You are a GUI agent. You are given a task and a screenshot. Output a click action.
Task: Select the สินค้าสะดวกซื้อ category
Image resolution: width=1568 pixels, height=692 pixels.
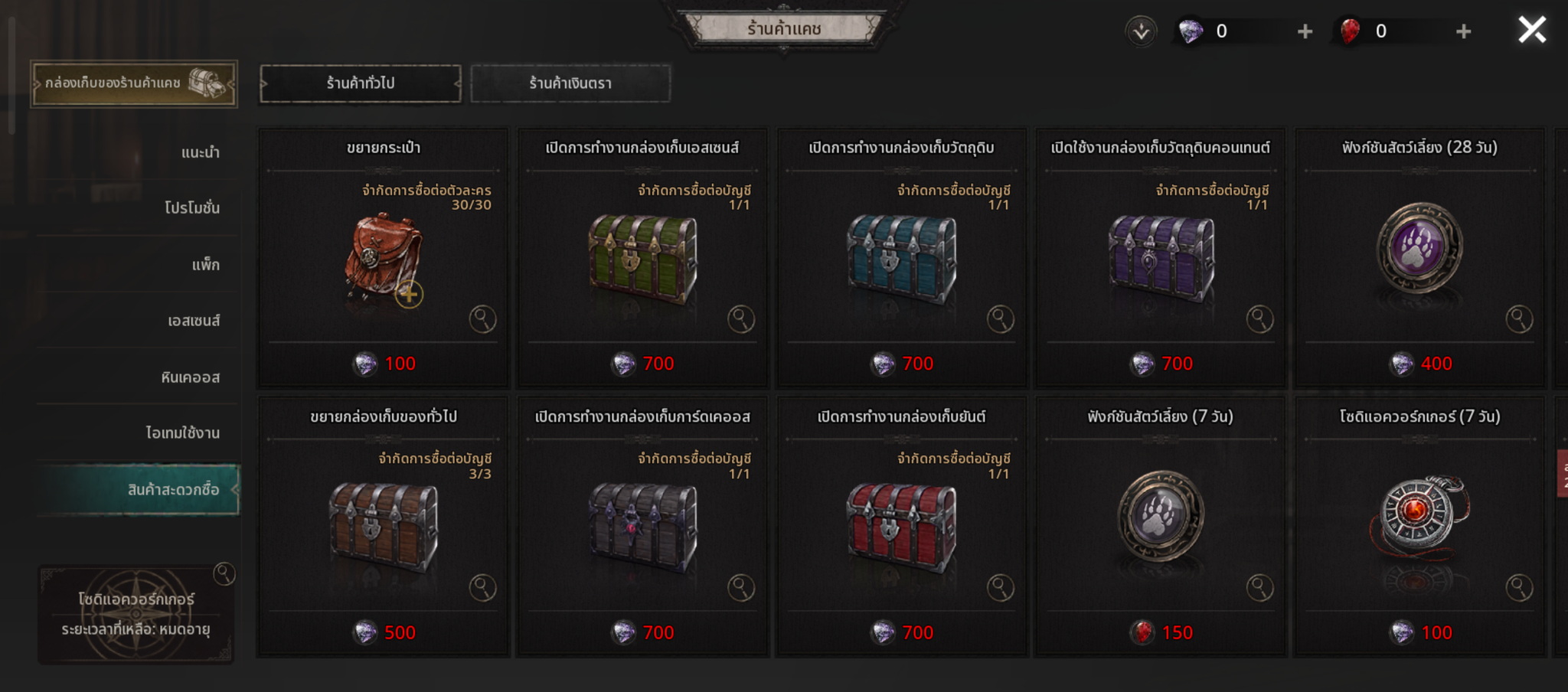tap(173, 489)
